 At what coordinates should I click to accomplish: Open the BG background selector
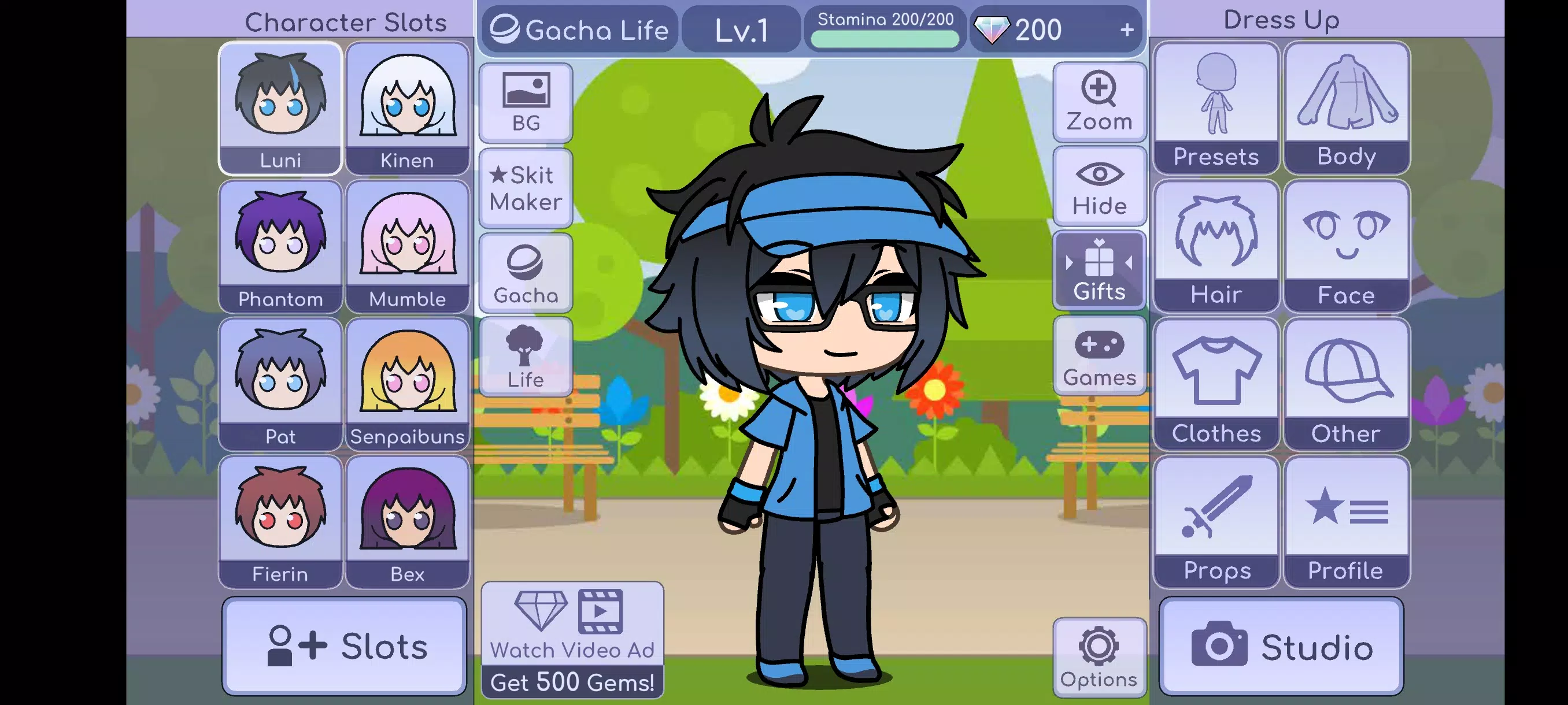525,102
